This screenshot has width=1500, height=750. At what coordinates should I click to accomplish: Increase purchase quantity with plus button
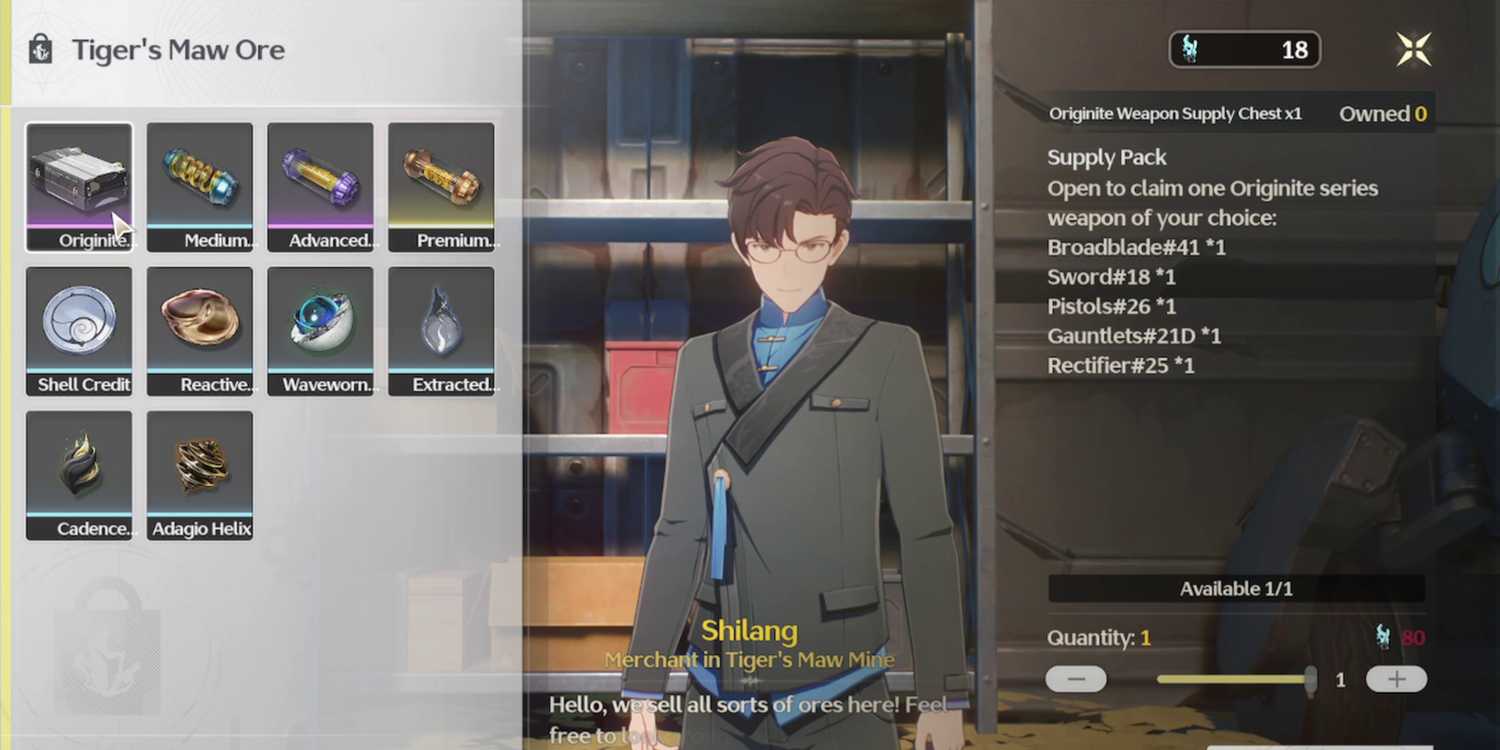pos(1396,680)
